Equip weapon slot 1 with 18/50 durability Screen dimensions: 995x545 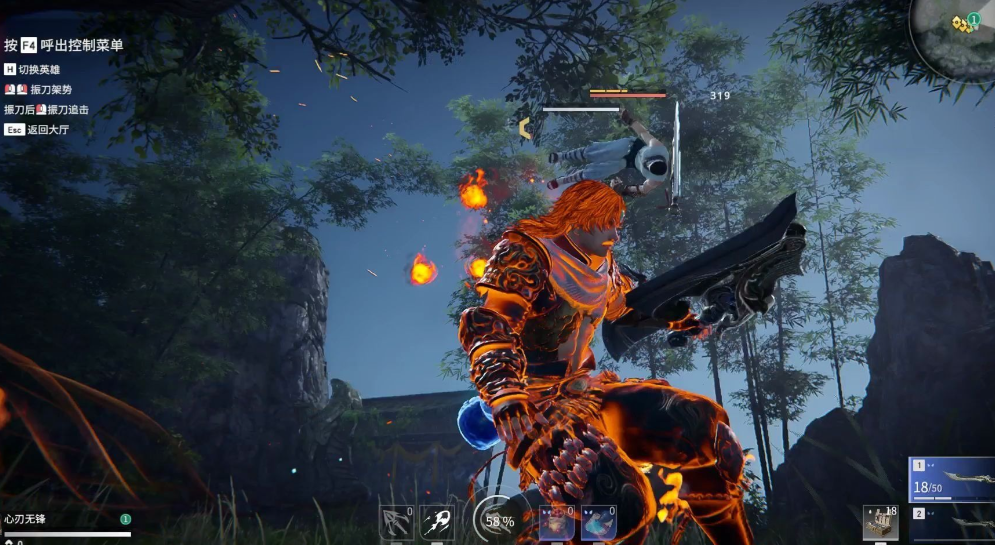[x=952, y=479]
